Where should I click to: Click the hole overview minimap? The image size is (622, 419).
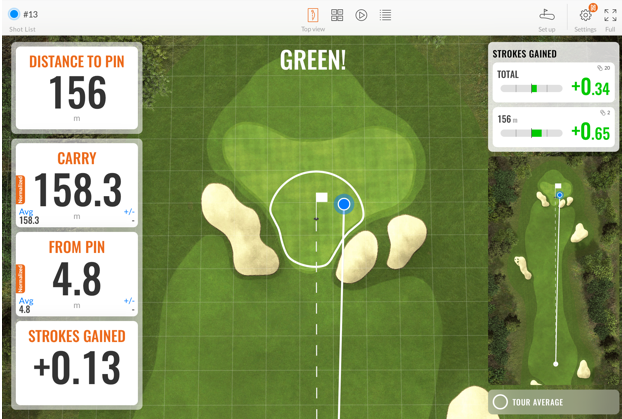[x=553, y=270]
